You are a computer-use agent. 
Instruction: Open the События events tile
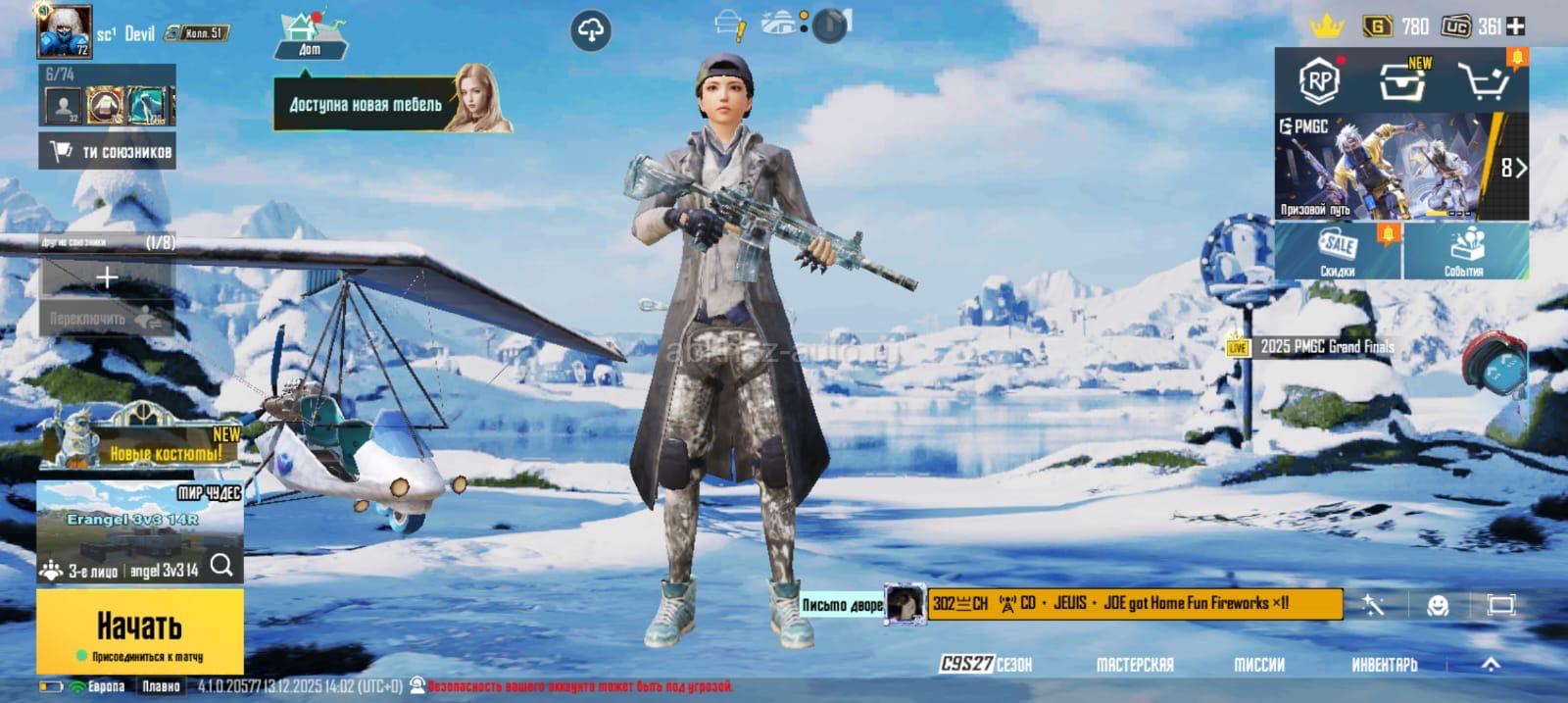pos(1464,251)
